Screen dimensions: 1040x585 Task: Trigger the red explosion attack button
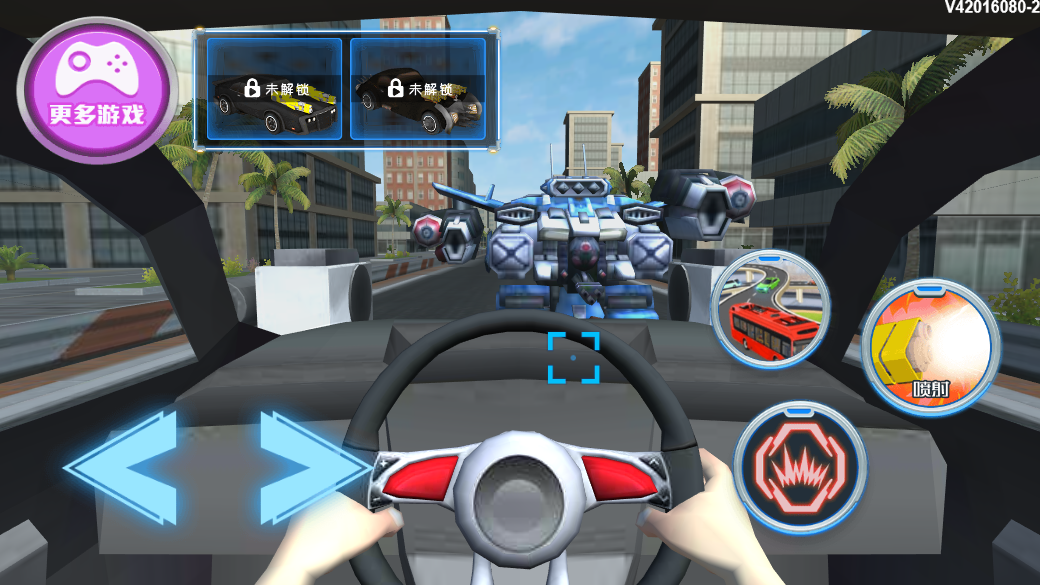(x=800, y=466)
